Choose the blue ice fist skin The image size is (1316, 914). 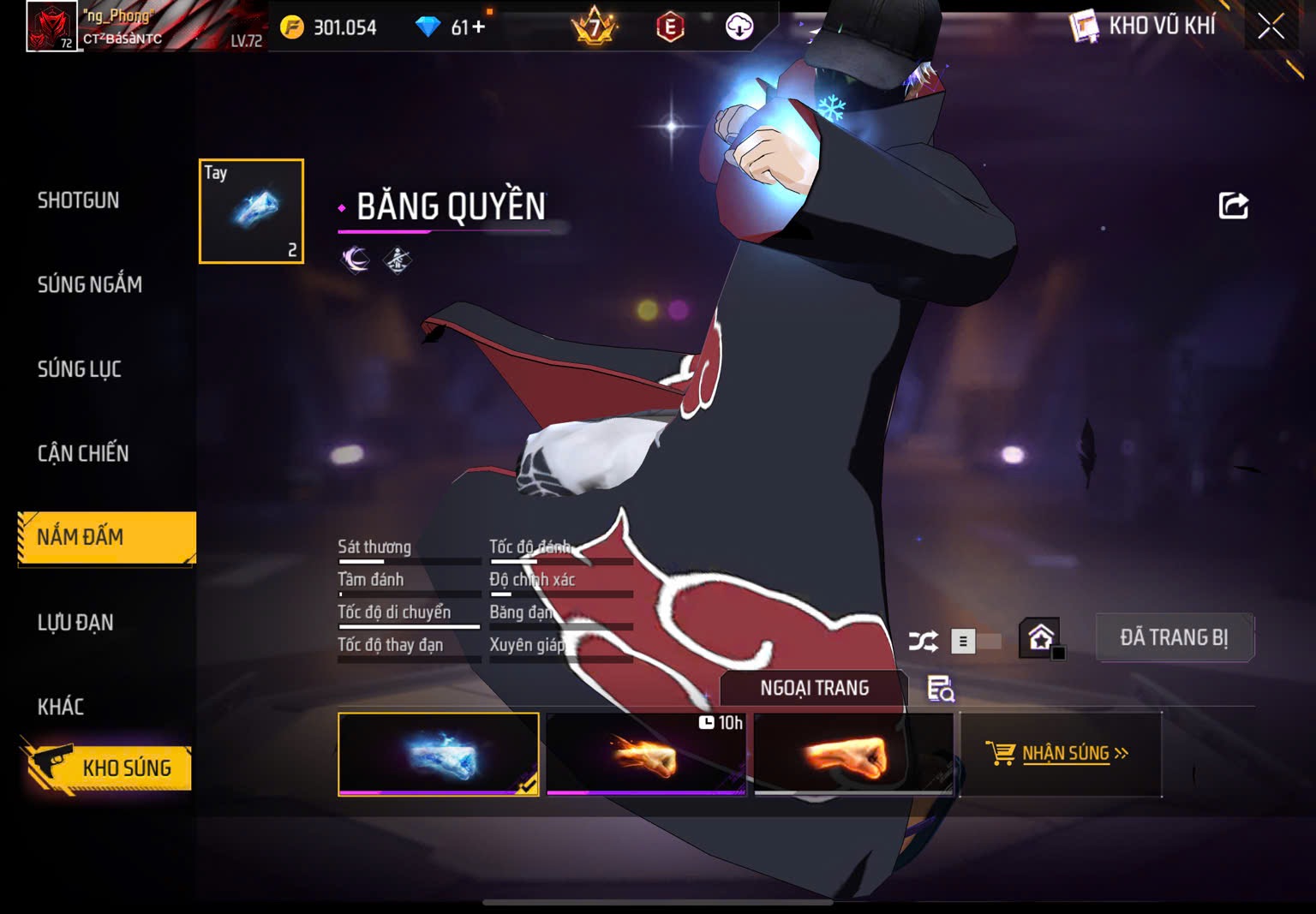[x=438, y=754]
